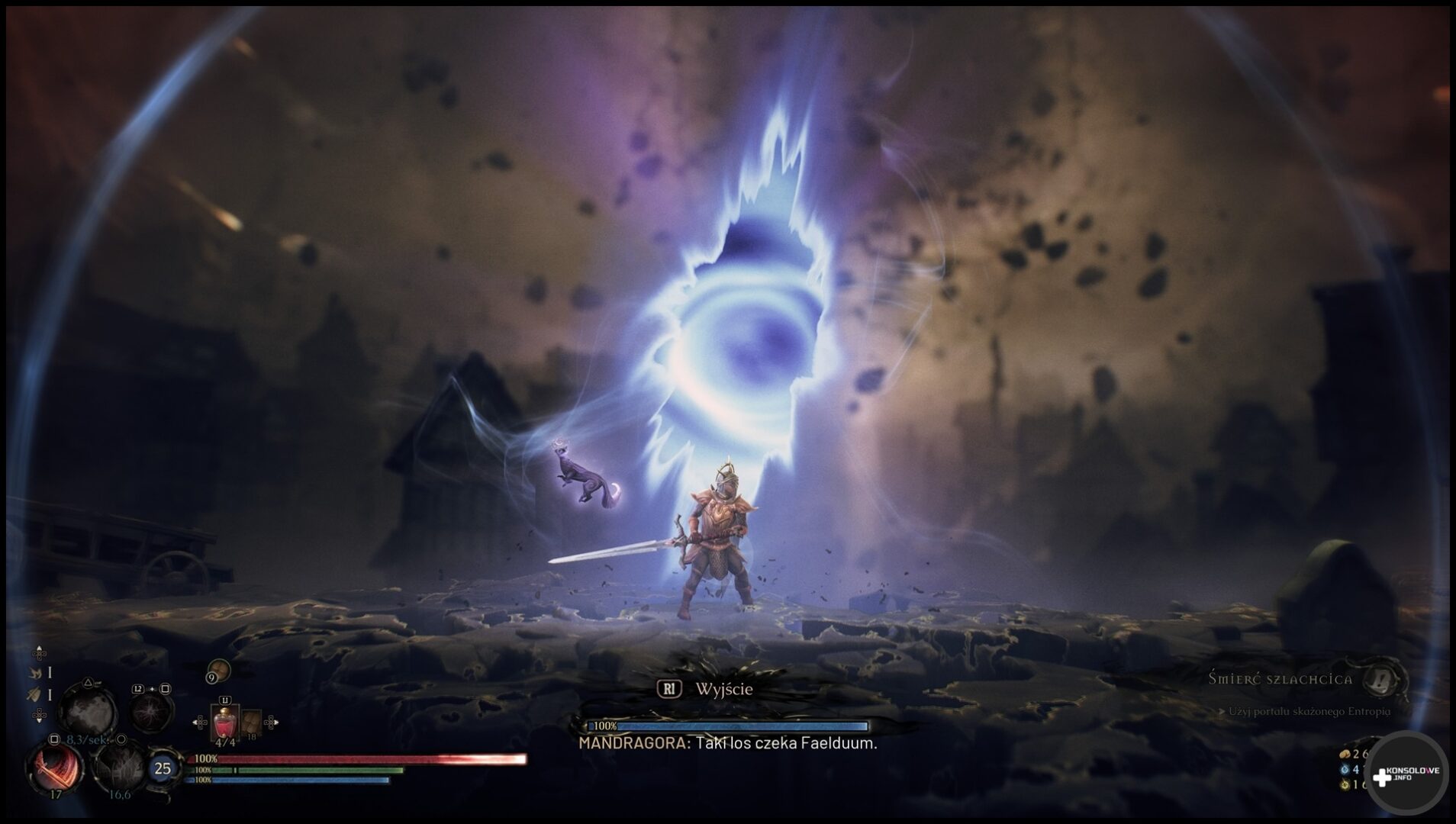Click the Konsolowe.info watermark logo

tap(1406, 774)
